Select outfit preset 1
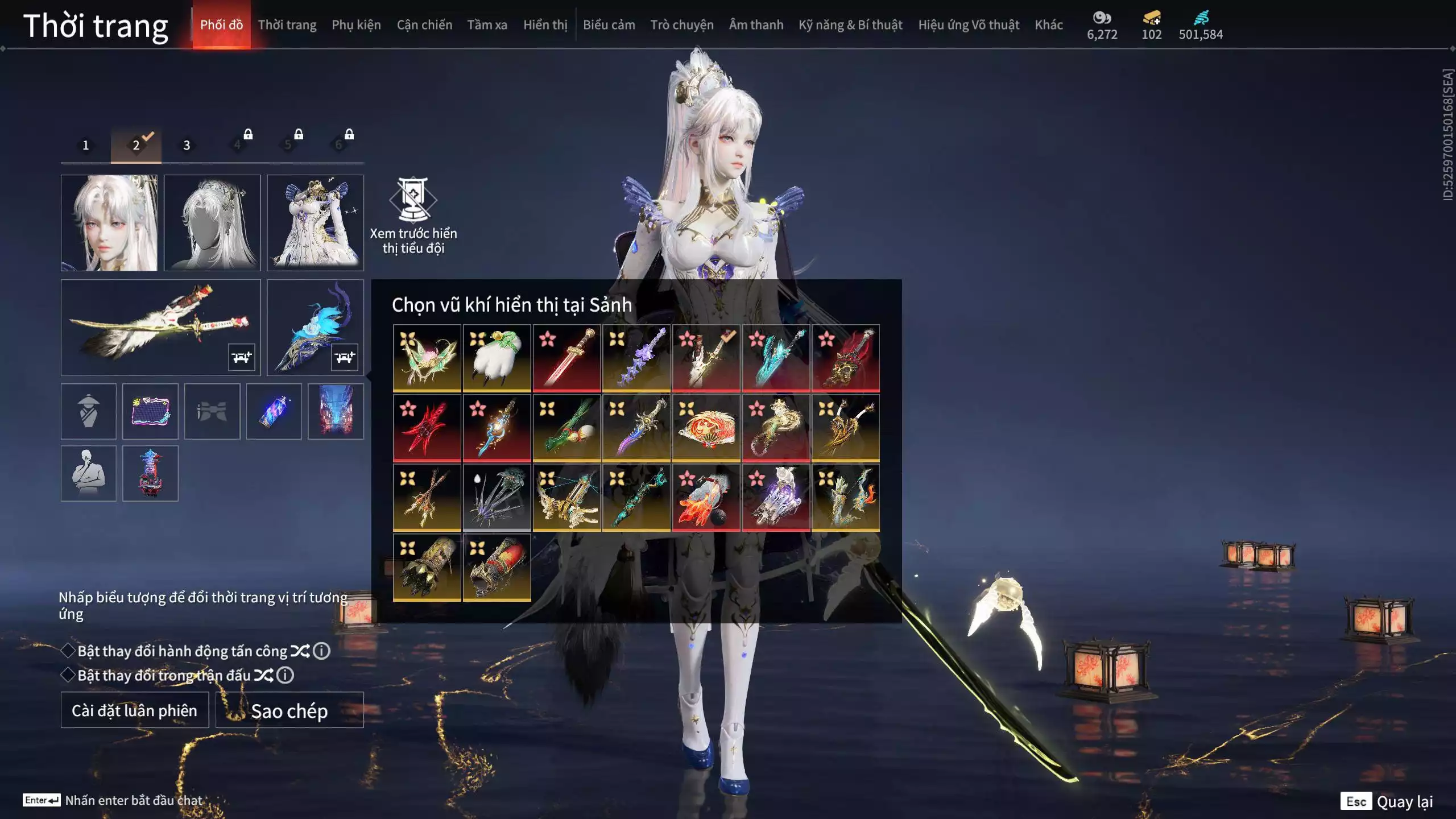Screen dimensions: 1456x819 pos(86,146)
